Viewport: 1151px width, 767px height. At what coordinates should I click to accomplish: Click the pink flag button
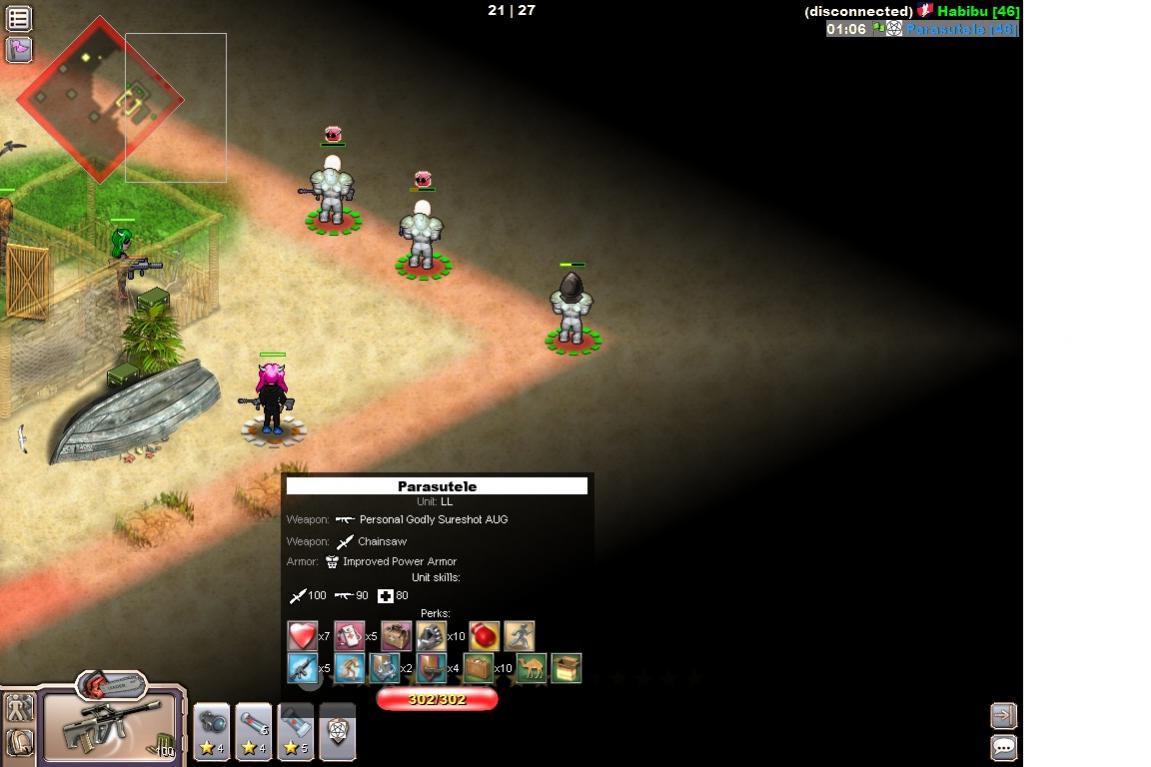pos(19,49)
